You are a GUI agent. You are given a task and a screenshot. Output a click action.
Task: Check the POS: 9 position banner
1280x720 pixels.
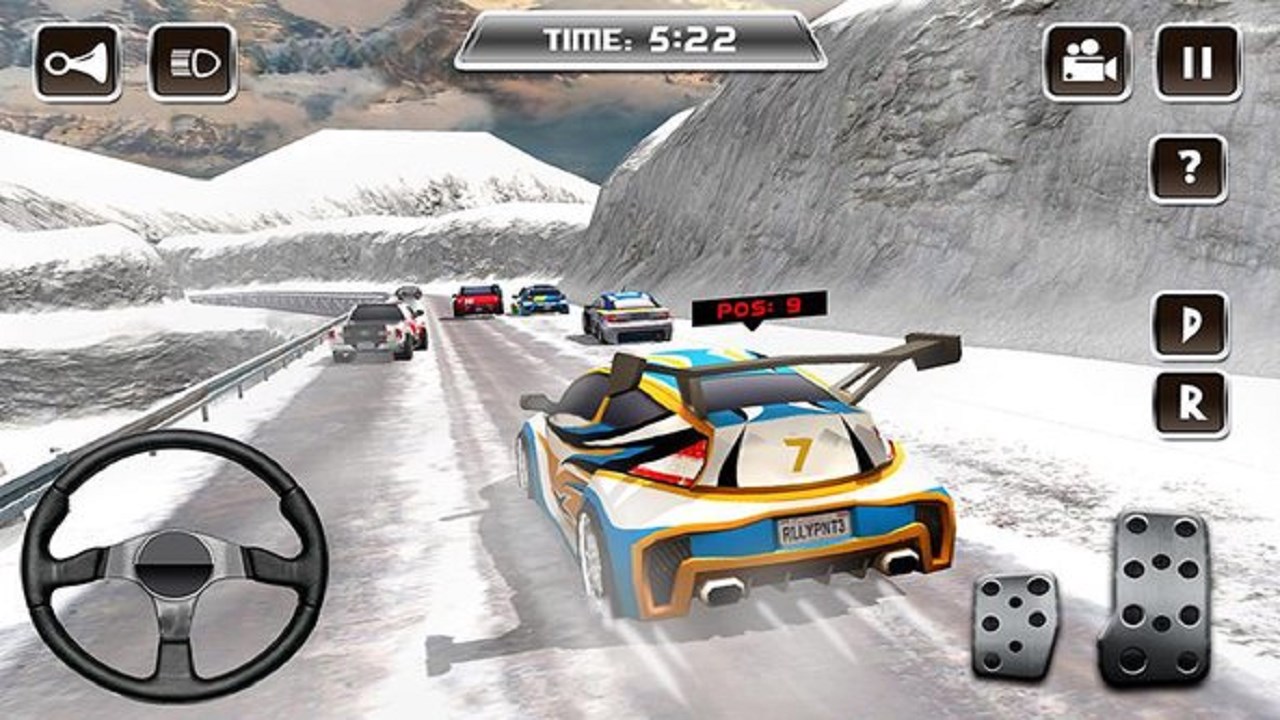pyautogui.click(x=757, y=310)
